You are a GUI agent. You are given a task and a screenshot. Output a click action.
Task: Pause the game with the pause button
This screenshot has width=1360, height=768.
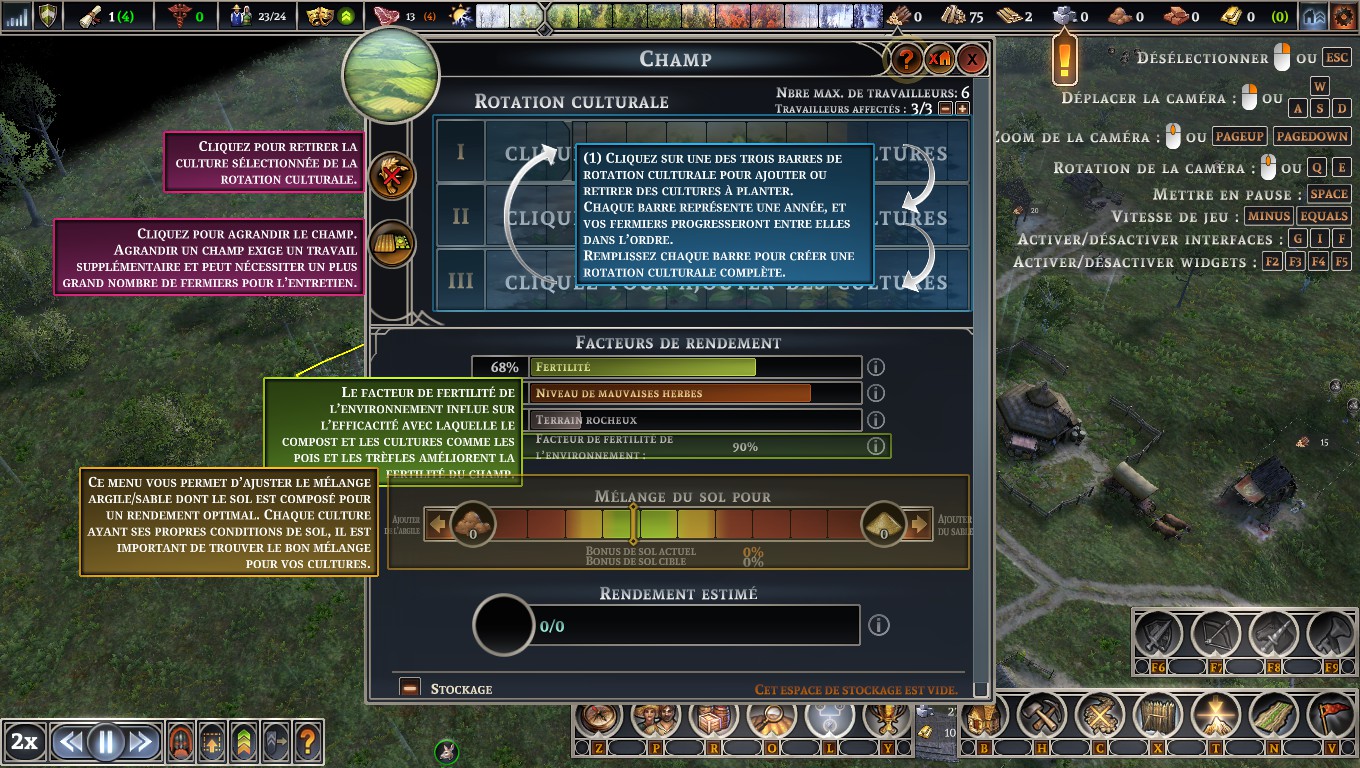[x=105, y=742]
